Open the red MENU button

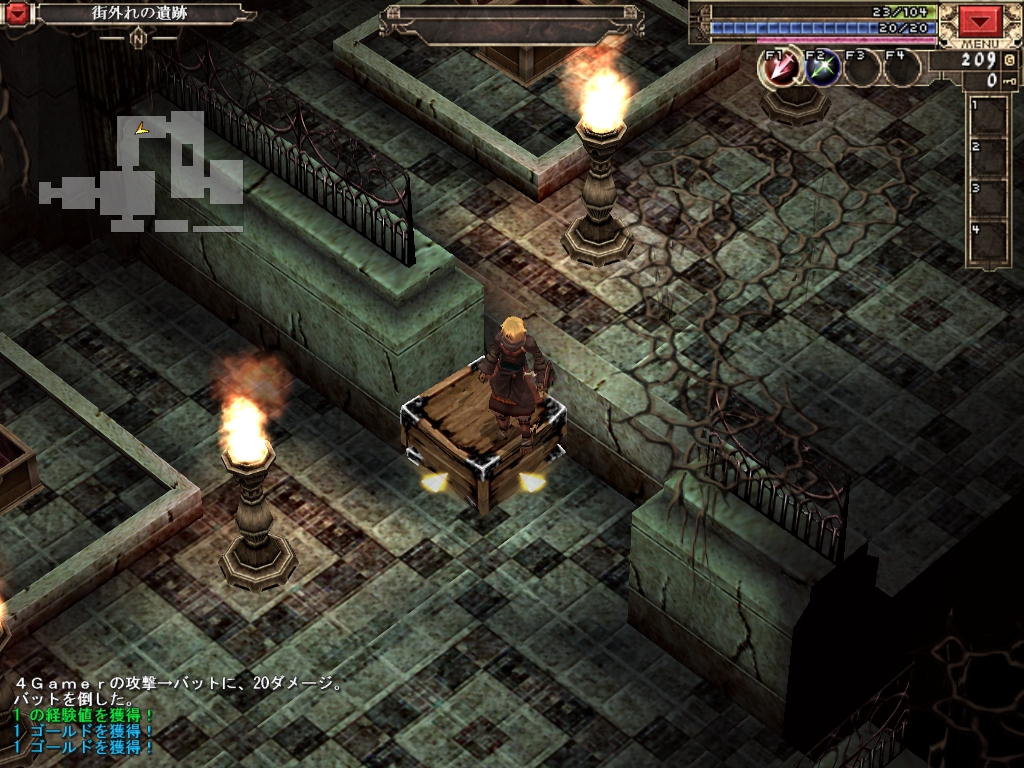[x=981, y=21]
